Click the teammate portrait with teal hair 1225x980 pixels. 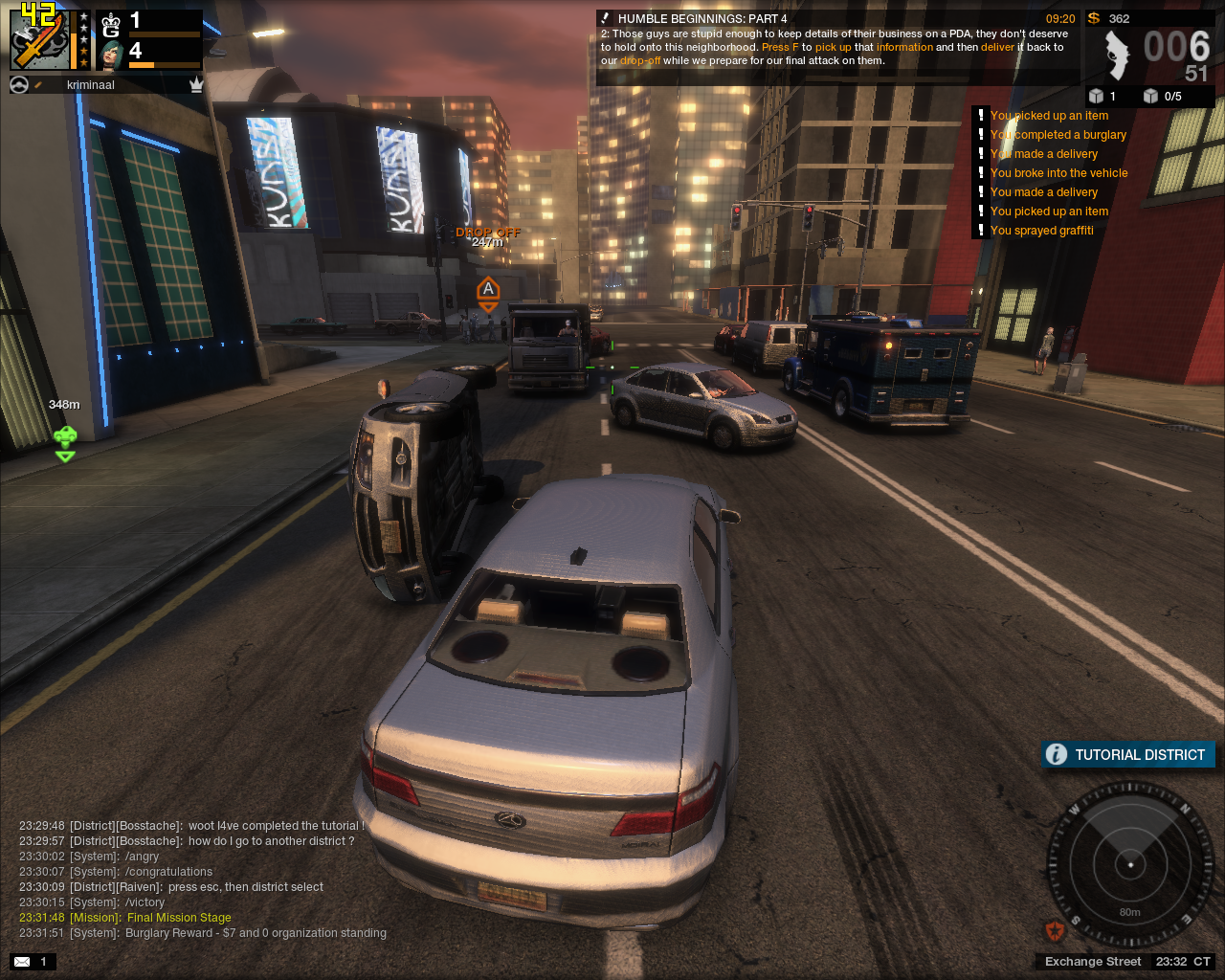click(x=111, y=55)
